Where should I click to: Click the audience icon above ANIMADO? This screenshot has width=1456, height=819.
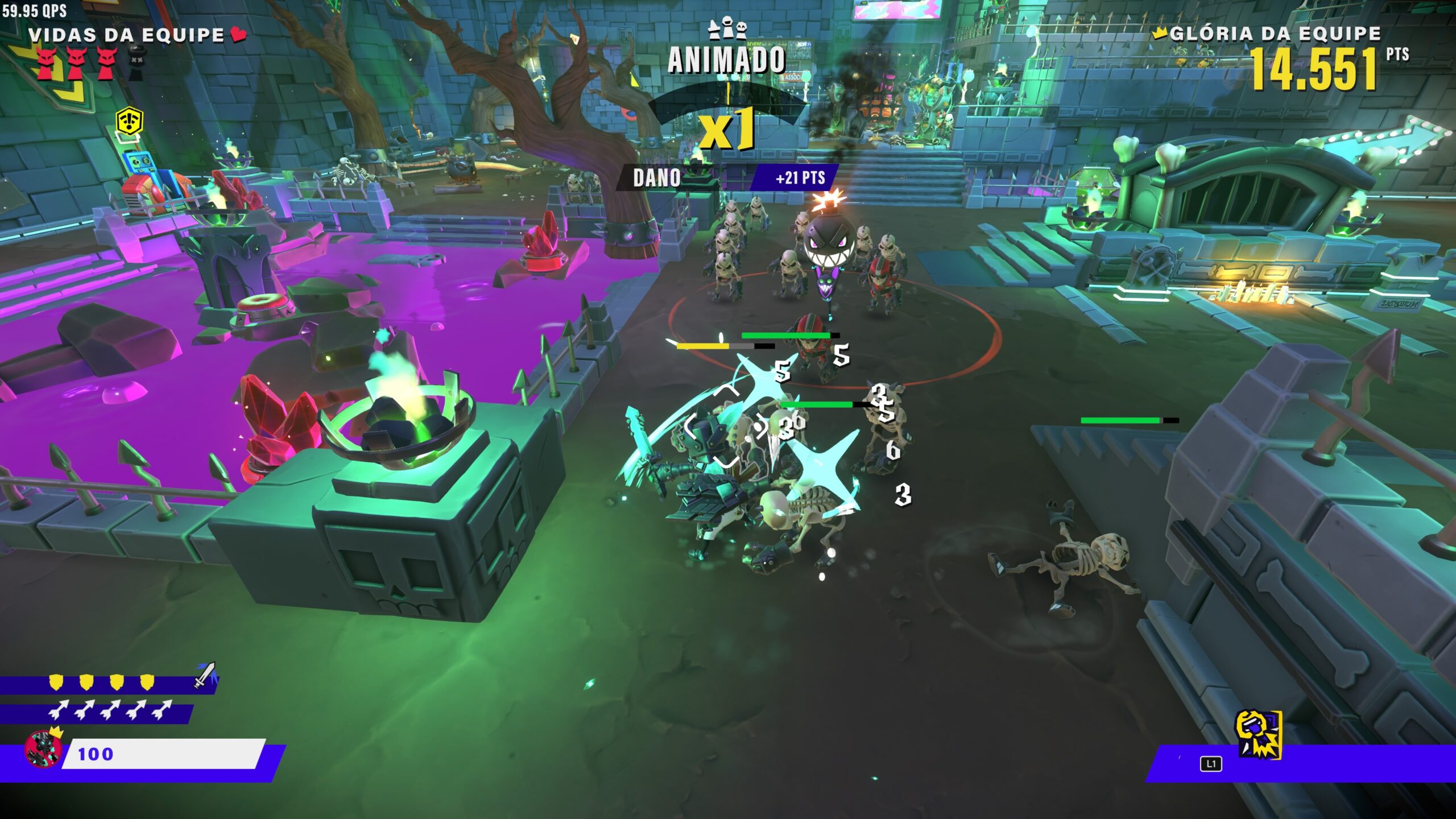point(727,28)
